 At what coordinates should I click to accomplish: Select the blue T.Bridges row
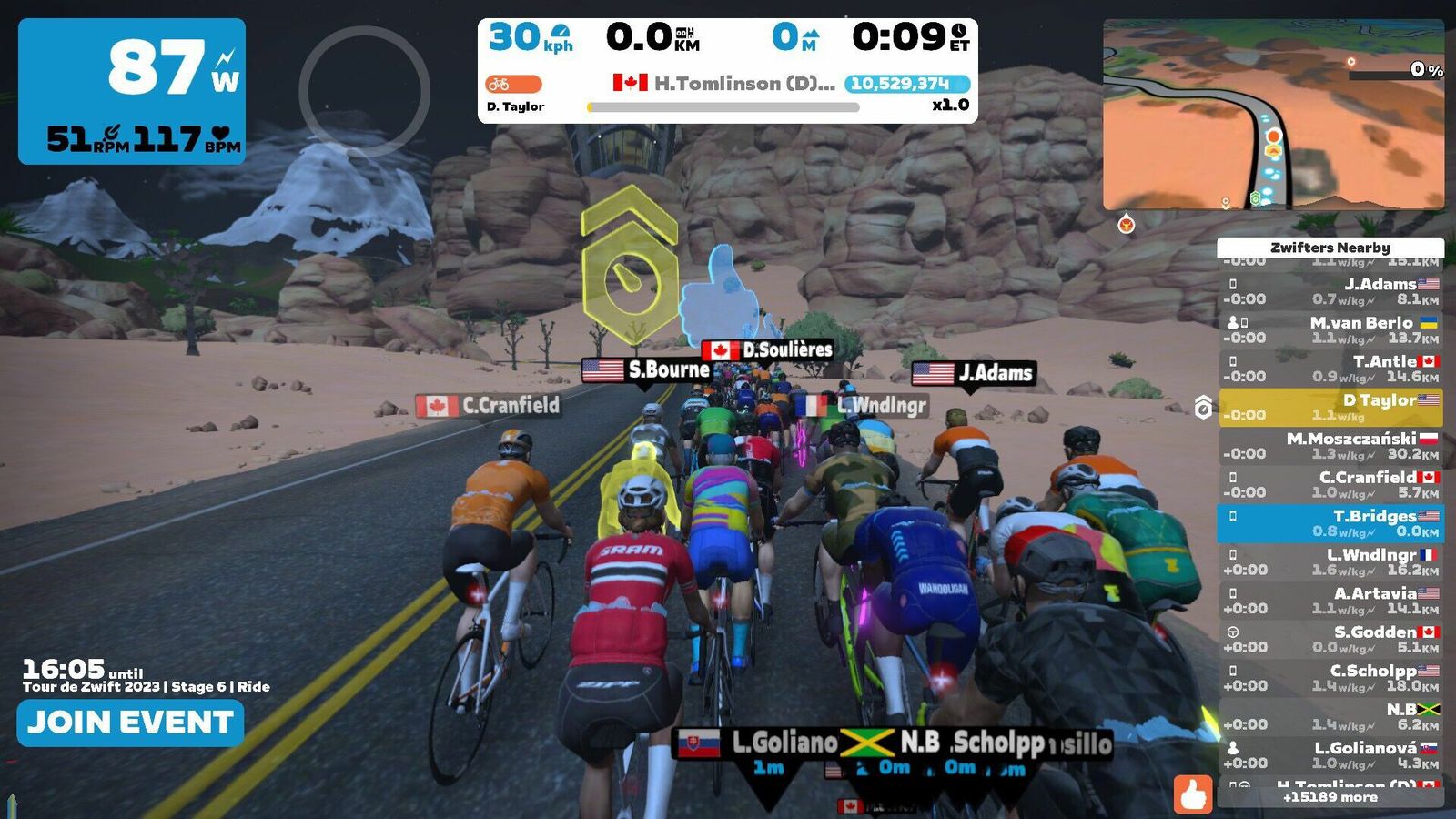[1330, 523]
